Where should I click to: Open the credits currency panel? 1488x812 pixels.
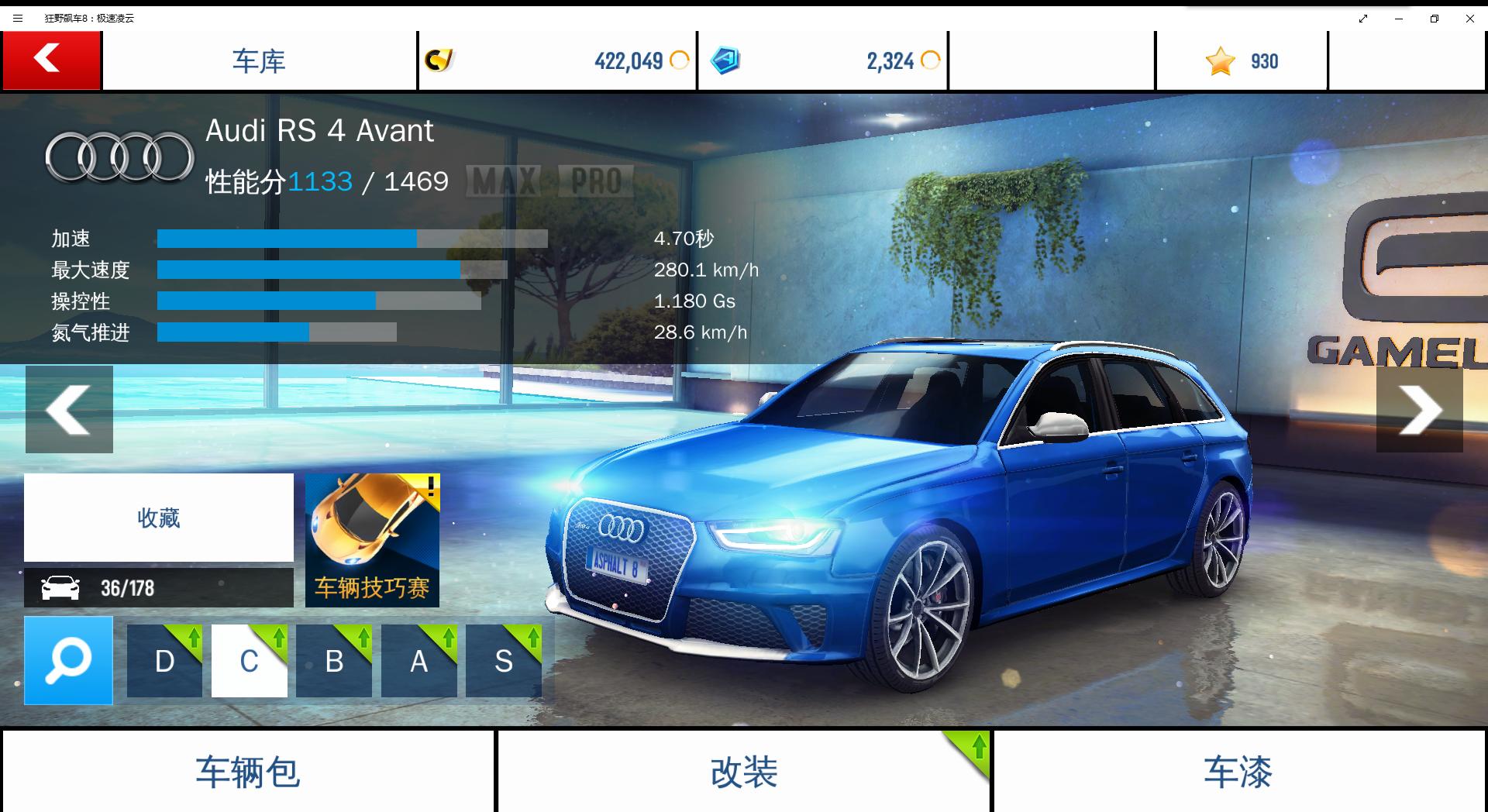[556, 60]
